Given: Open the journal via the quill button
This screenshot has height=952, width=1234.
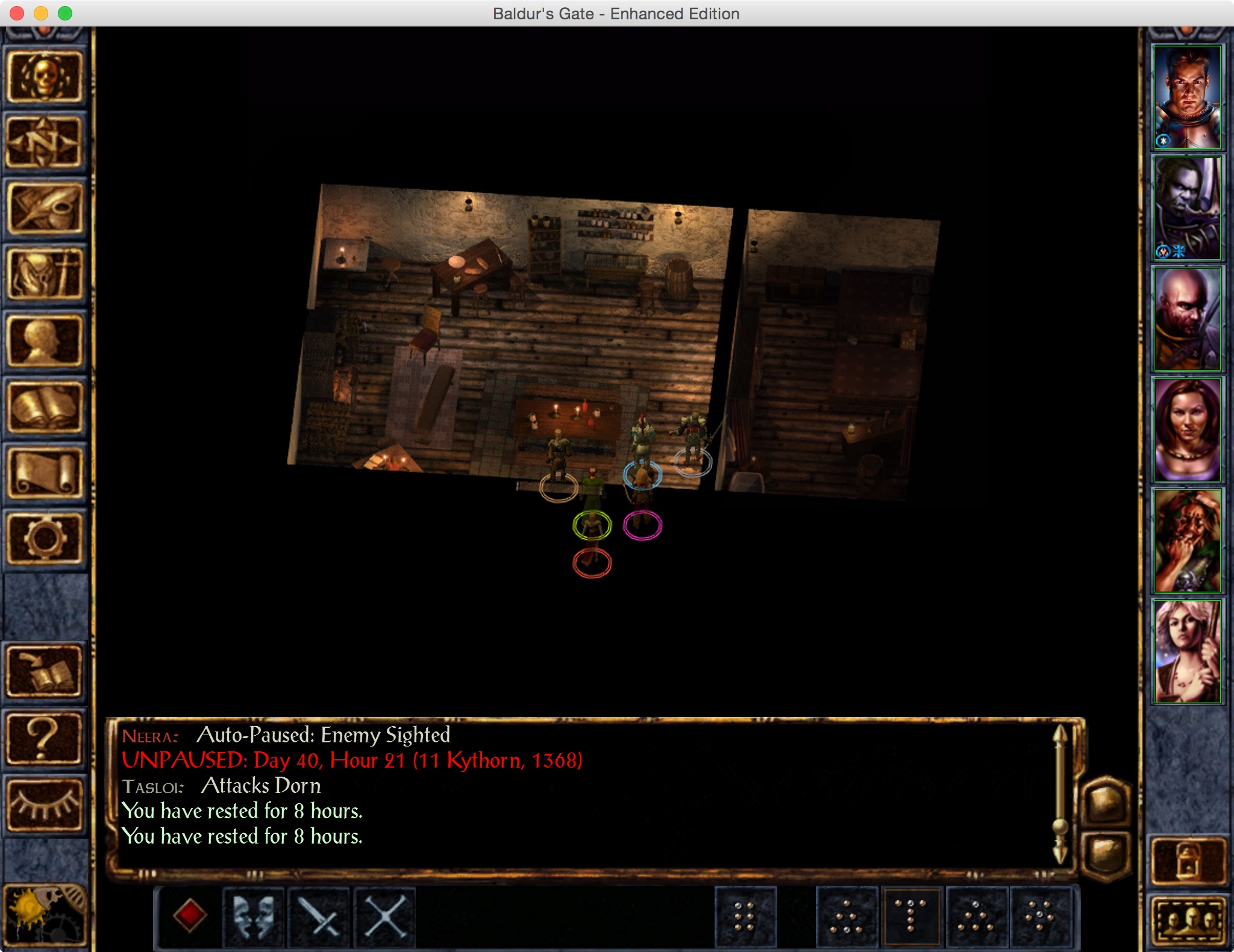Looking at the screenshot, I should coord(45,208).
